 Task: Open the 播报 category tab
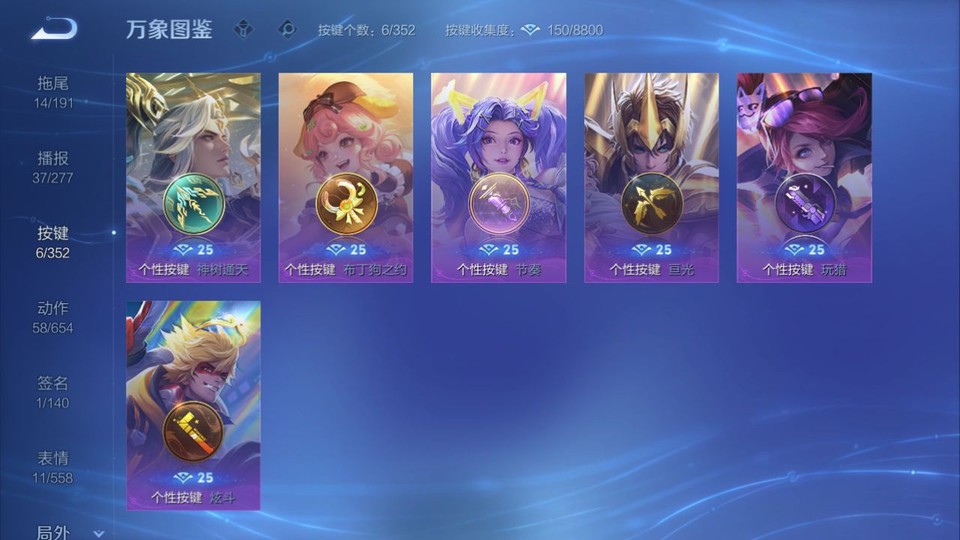tap(53, 167)
